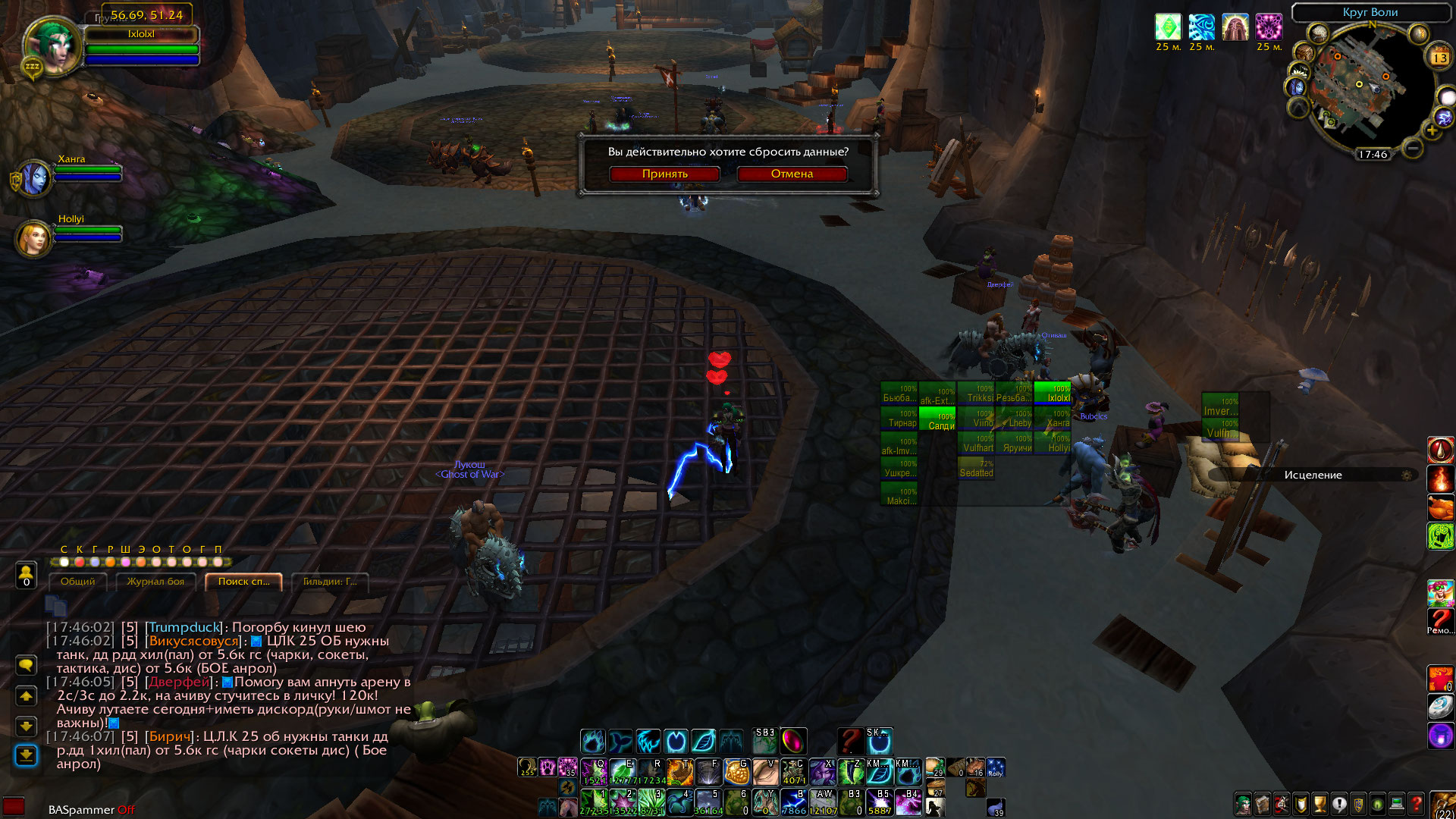Open achievements via the golden chalice icon
Image resolution: width=1456 pixels, height=819 pixels.
1320,803
